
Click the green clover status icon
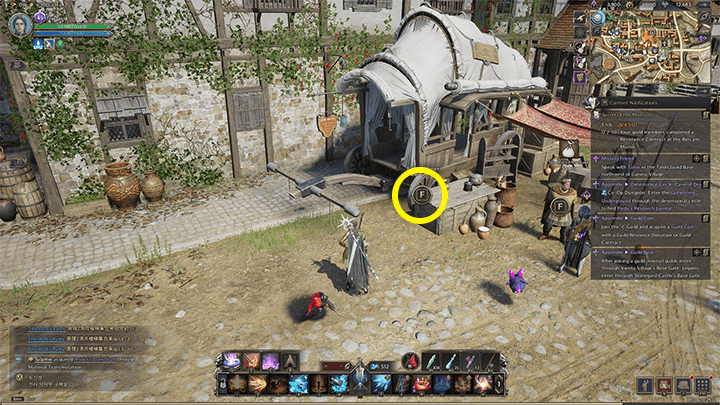point(60,43)
